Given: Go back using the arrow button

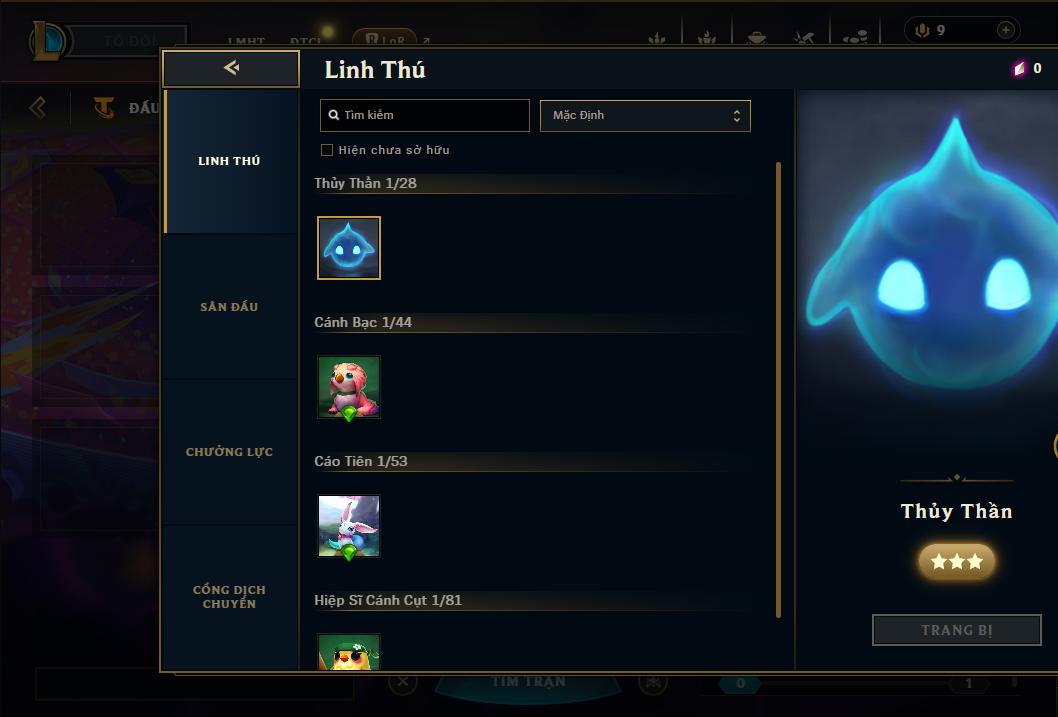Looking at the screenshot, I should (231, 68).
